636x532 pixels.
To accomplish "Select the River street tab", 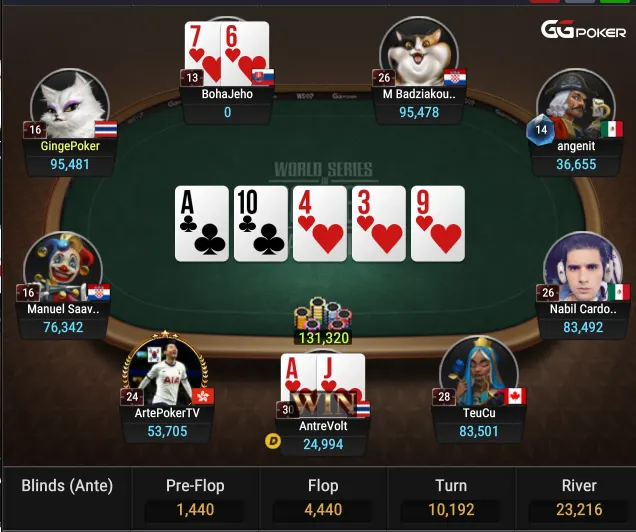I will 578,498.
